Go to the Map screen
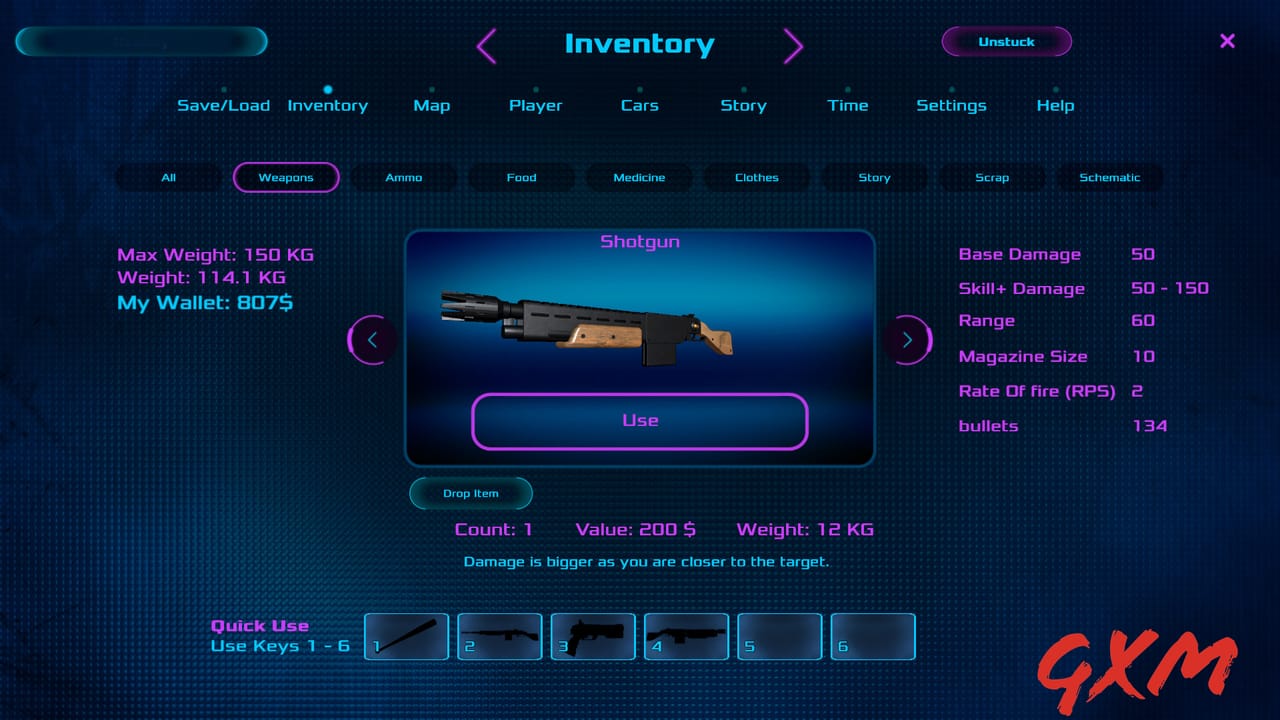This screenshot has height=720, width=1280. [431, 105]
